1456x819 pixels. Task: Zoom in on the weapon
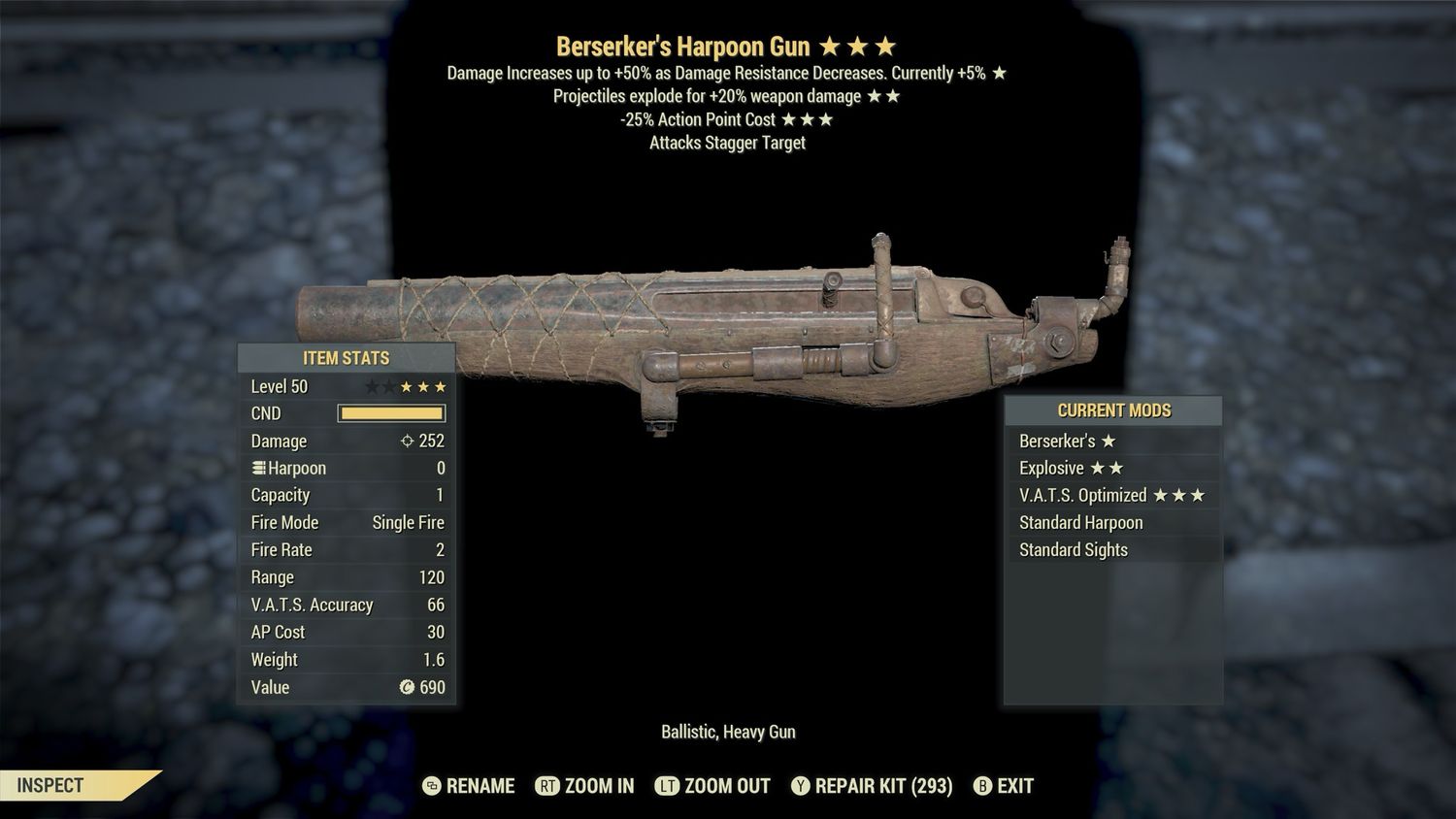(x=585, y=786)
